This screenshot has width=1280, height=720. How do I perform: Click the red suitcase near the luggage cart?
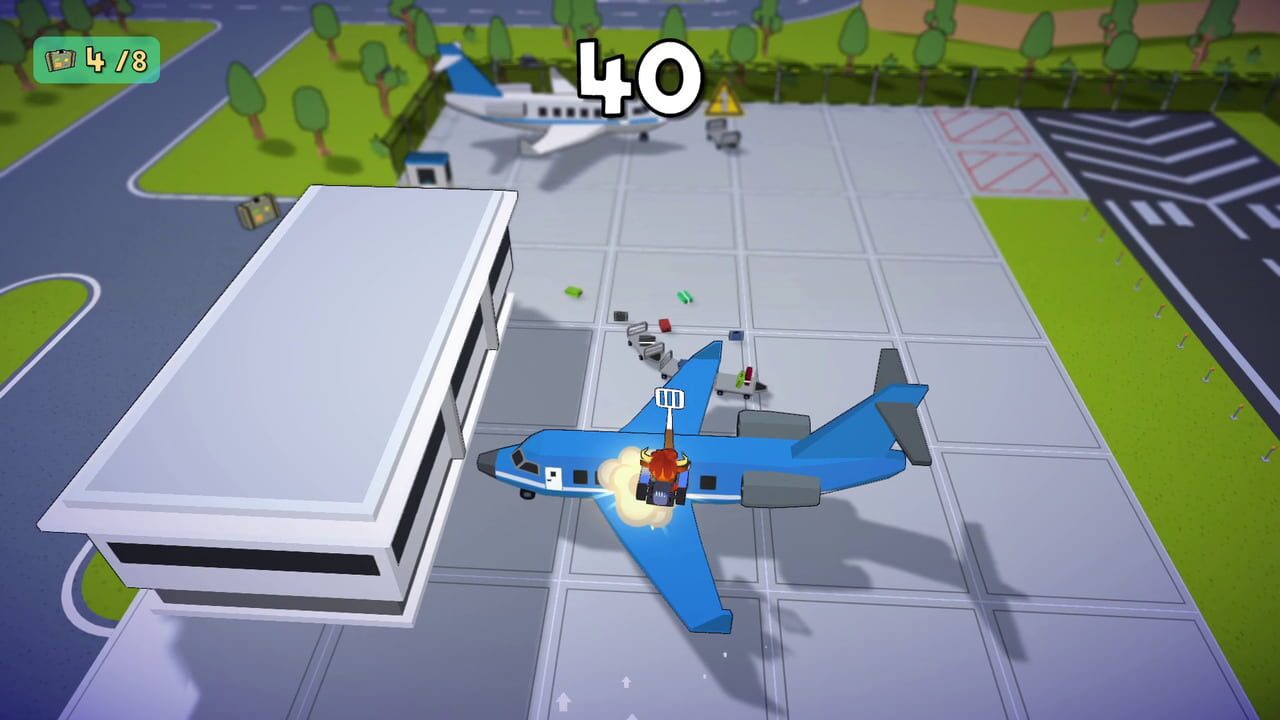pyautogui.click(x=665, y=325)
